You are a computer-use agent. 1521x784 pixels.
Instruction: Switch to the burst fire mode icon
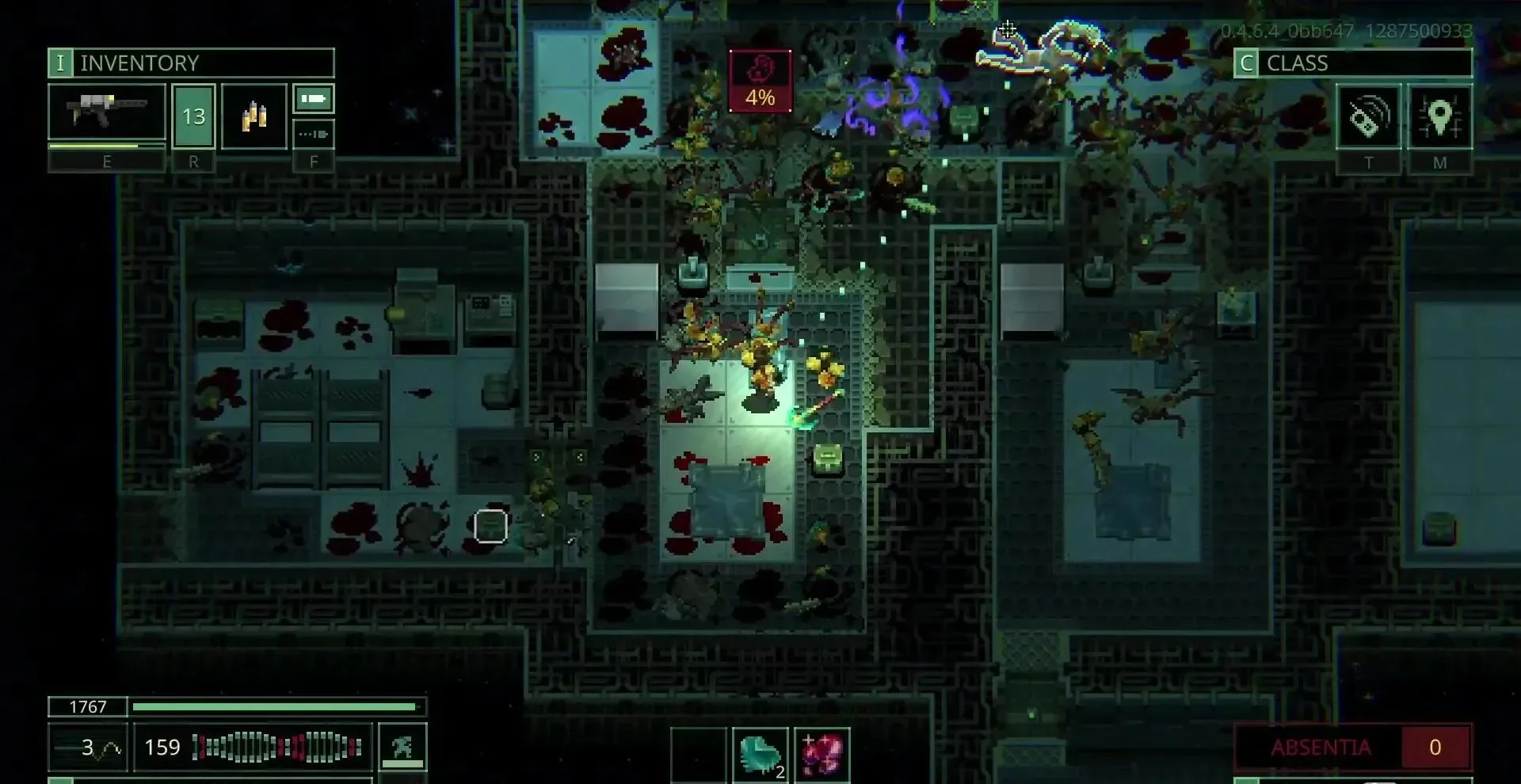tap(314, 134)
